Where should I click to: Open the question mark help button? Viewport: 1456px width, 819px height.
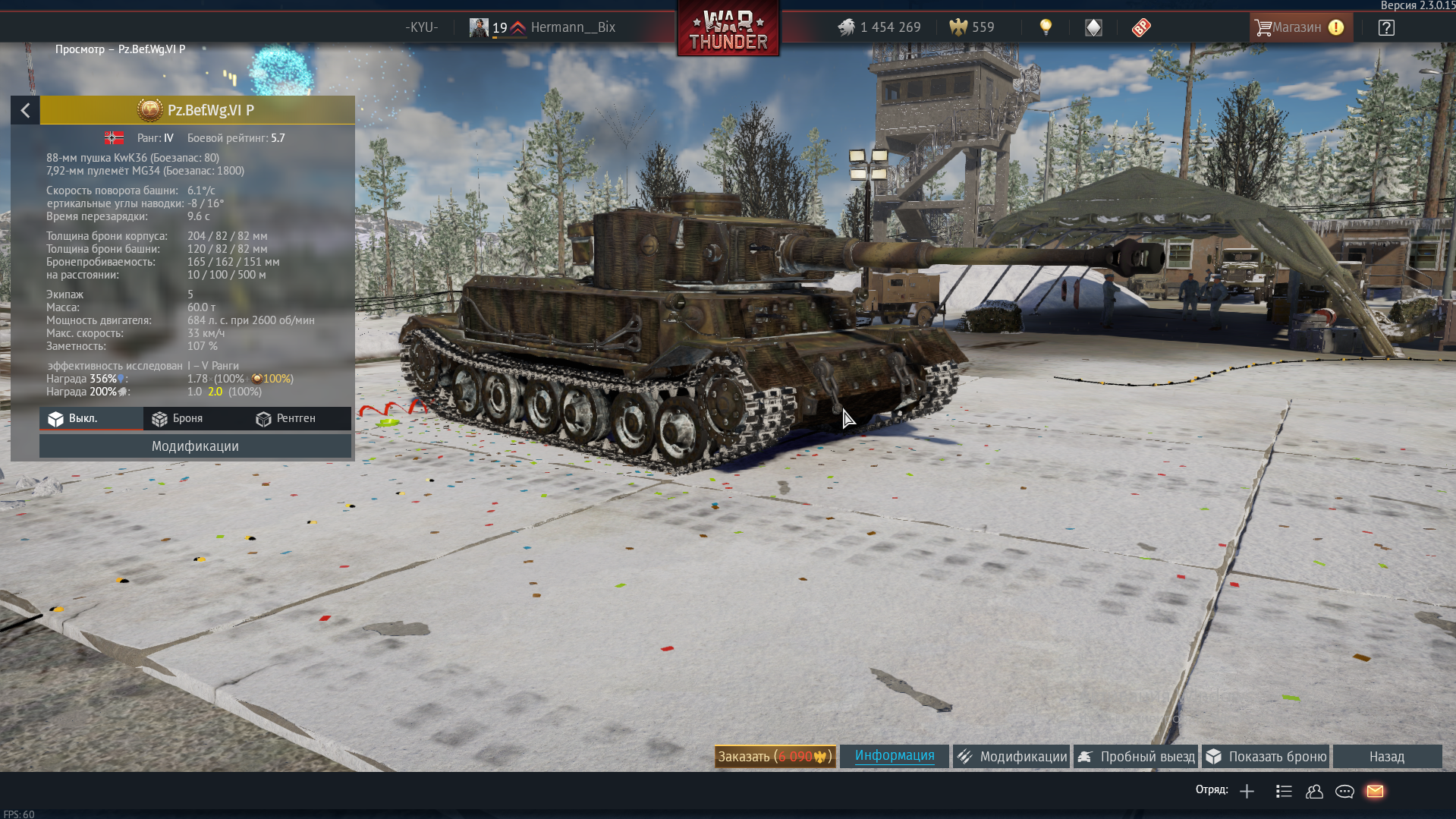click(x=1386, y=28)
